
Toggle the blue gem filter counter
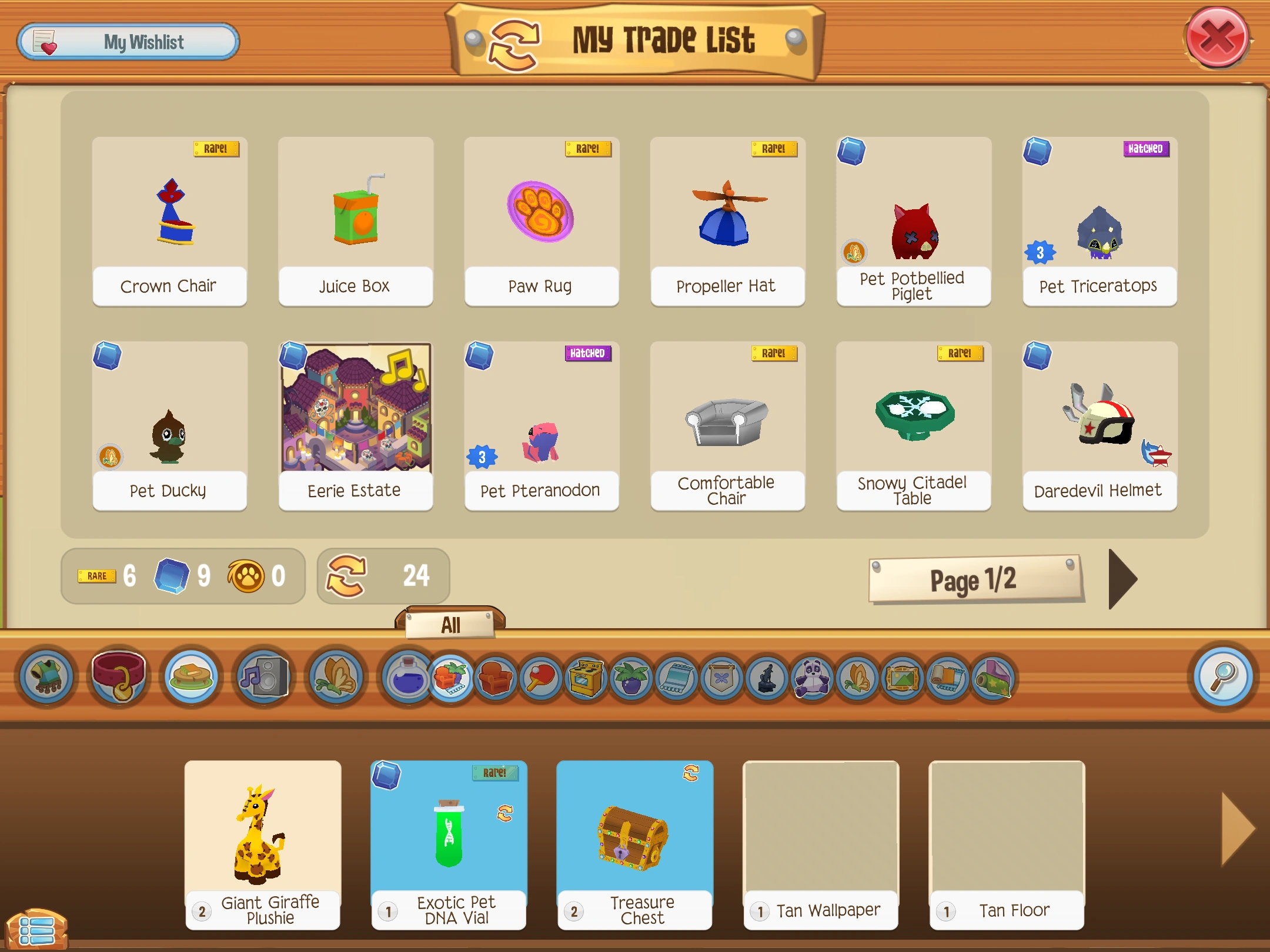point(171,576)
